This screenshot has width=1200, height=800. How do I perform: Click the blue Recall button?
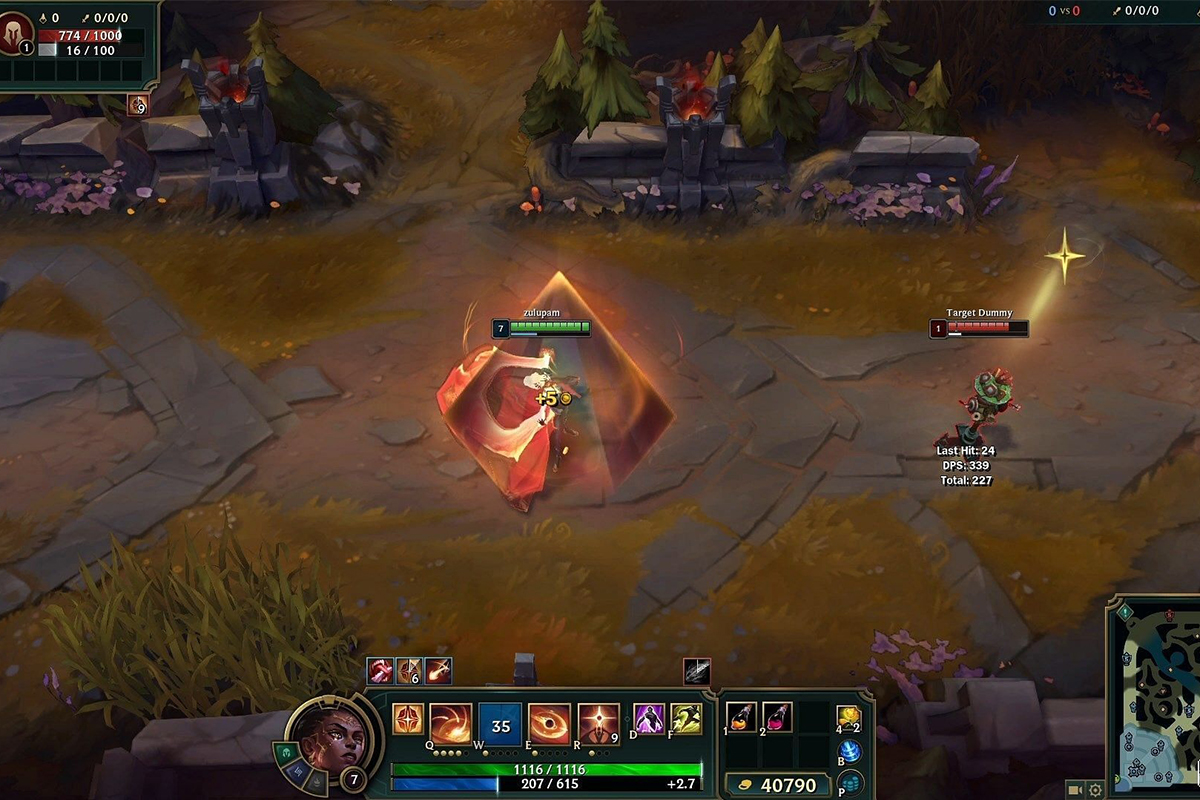point(850,752)
